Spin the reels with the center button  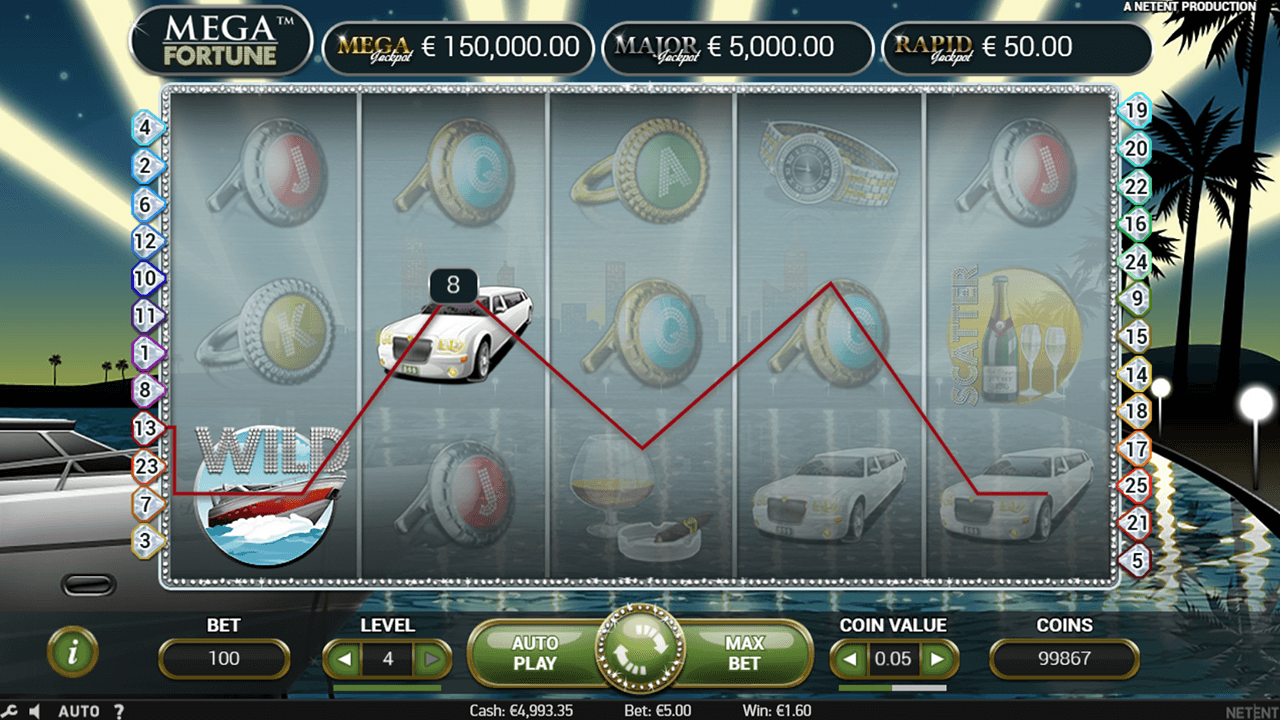[x=639, y=653]
